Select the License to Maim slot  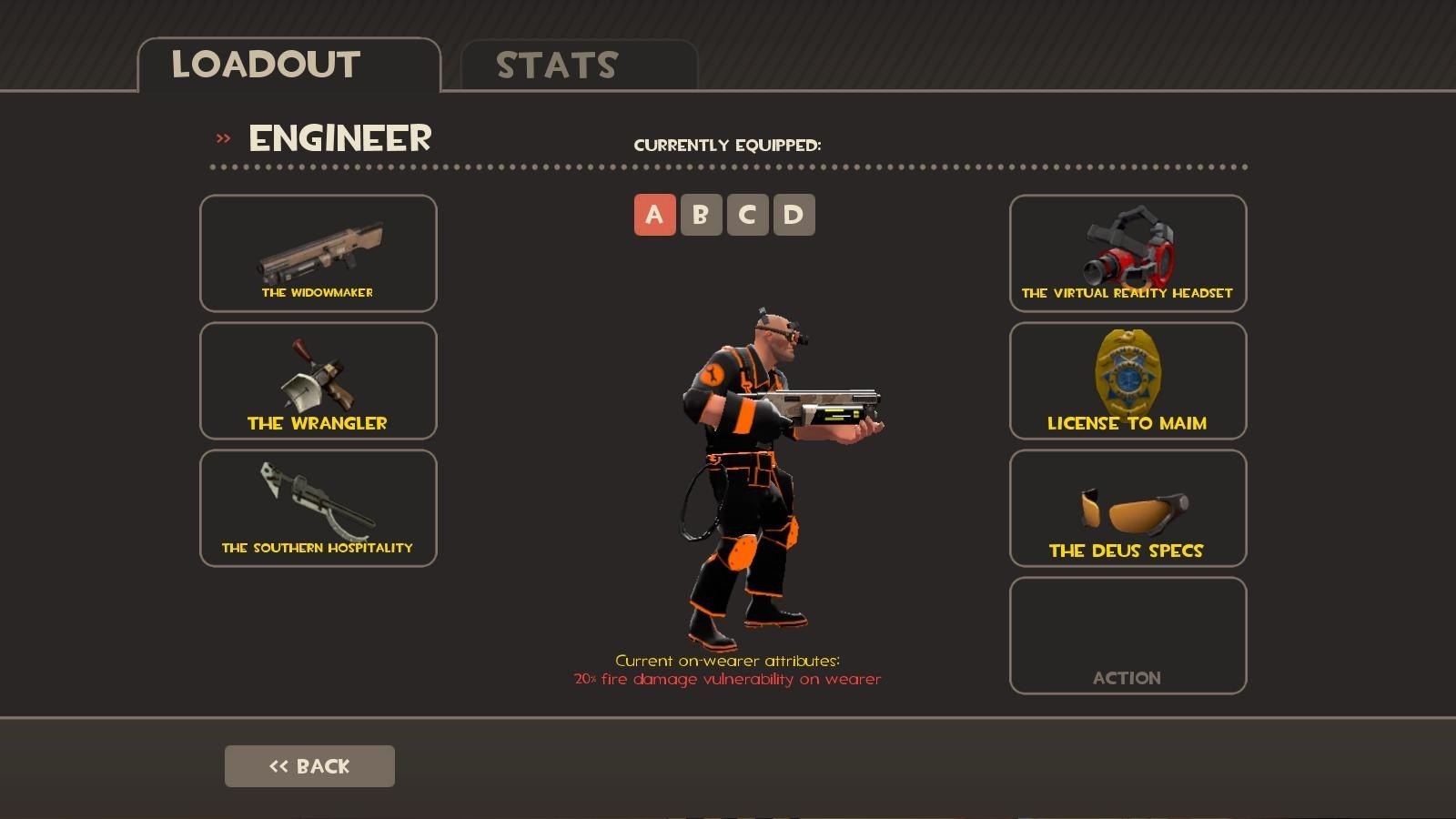click(x=1127, y=380)
